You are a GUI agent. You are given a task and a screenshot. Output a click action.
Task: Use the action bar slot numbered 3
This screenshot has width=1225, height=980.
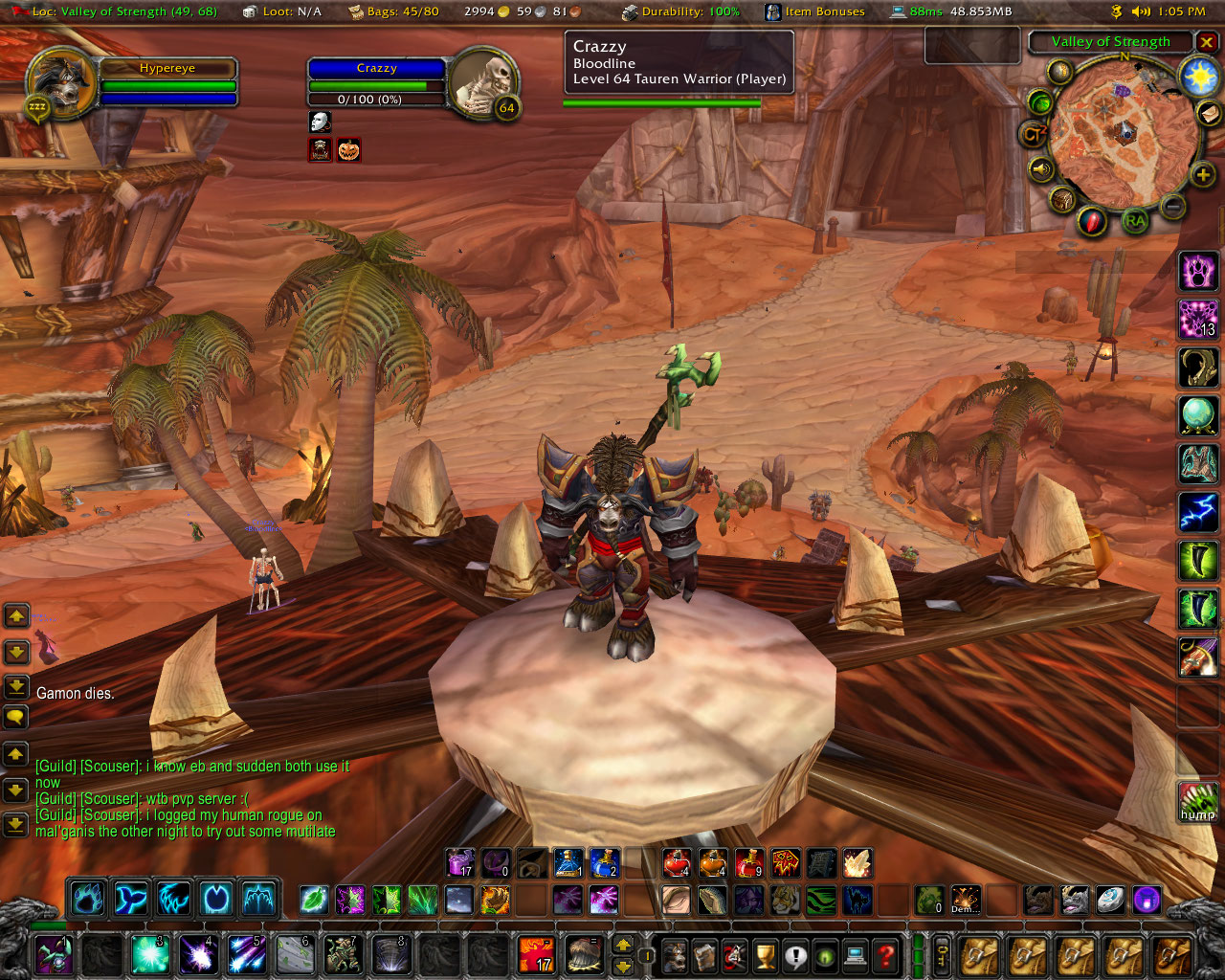(x=150, y=954)
